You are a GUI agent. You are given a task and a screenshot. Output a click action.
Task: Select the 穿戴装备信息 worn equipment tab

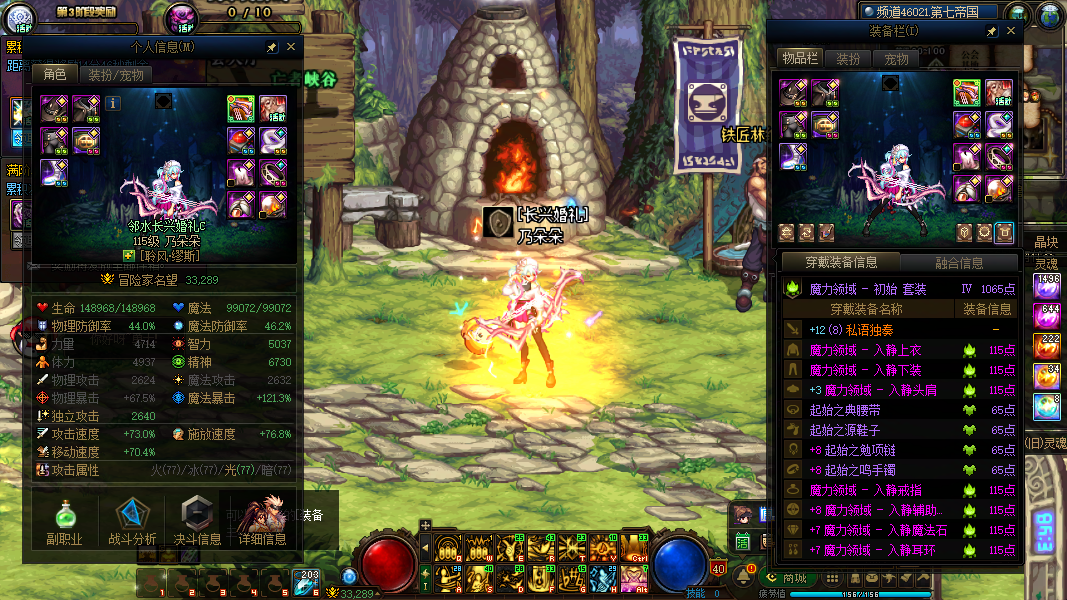[843, 263]
